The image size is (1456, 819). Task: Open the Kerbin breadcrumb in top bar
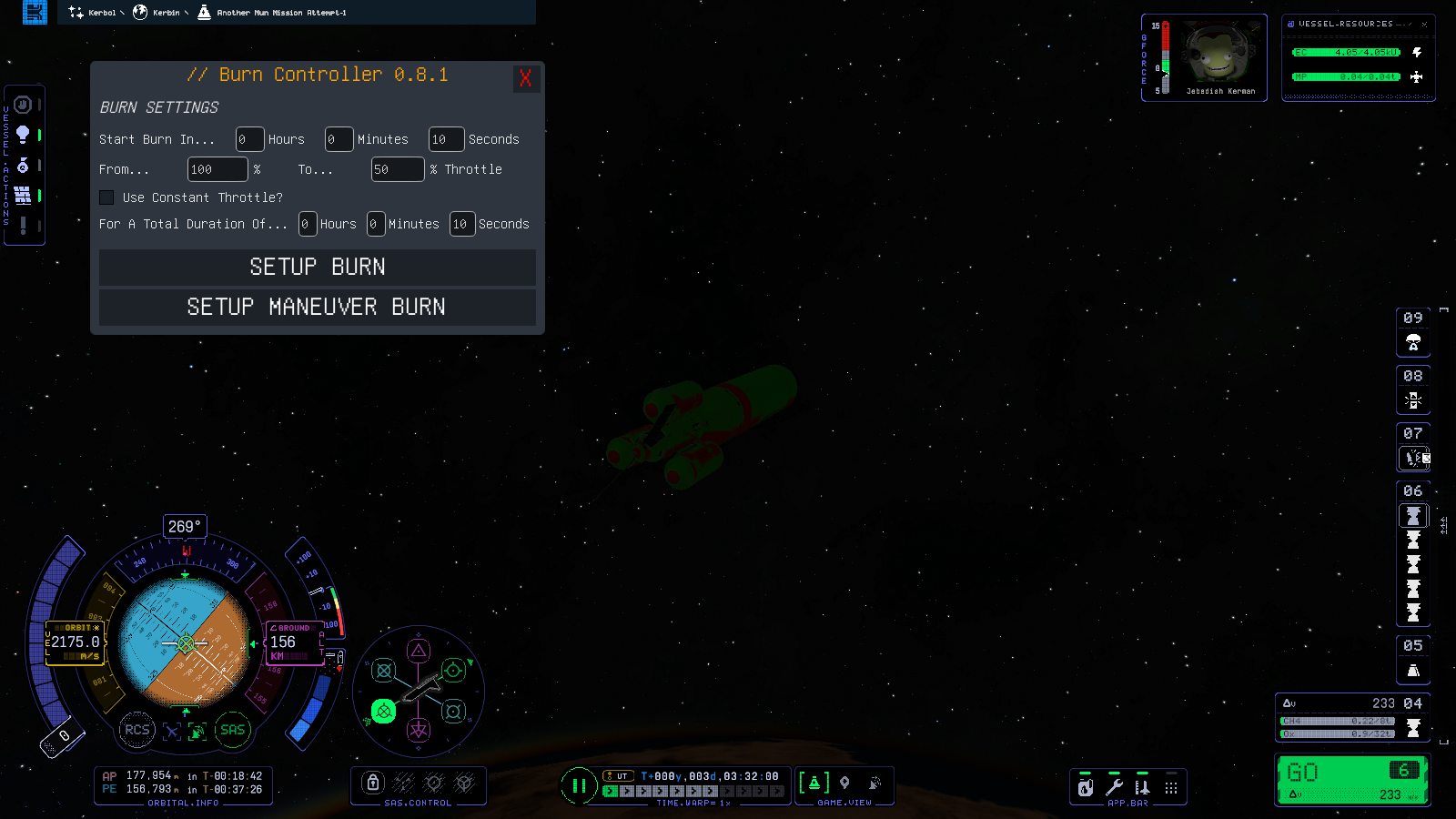162,13
